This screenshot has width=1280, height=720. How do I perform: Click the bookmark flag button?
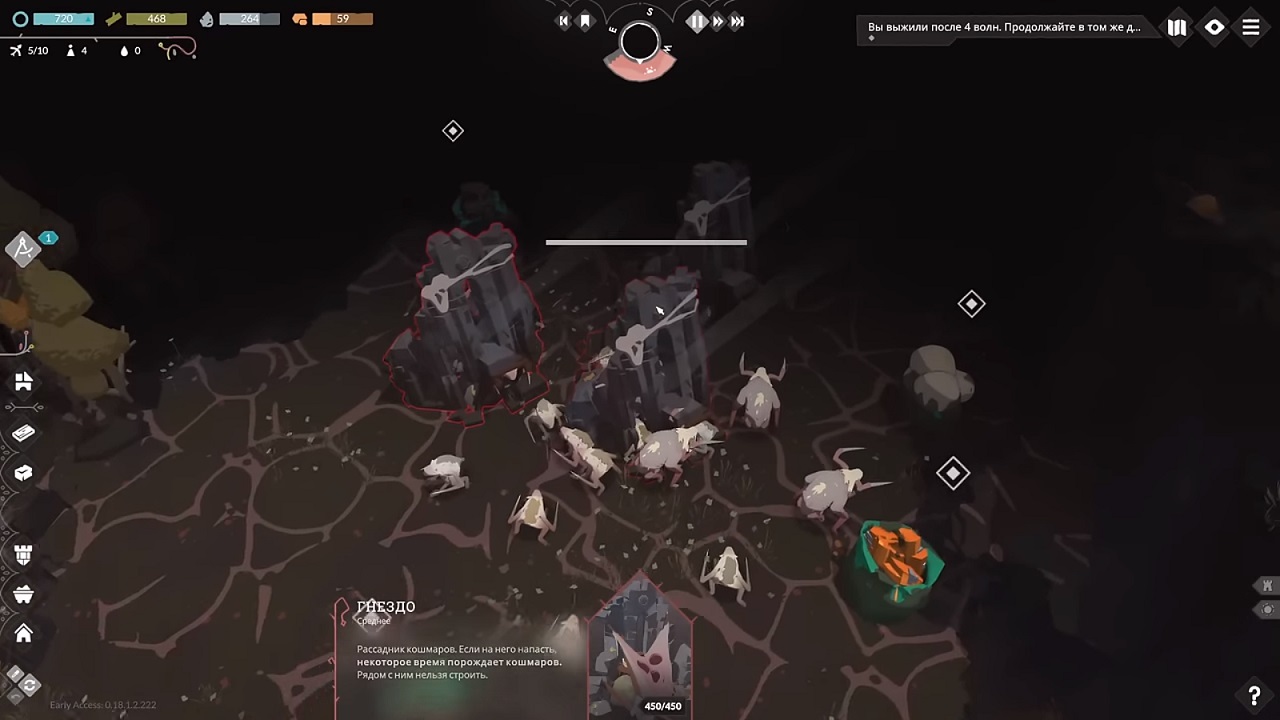click(585, 21)
